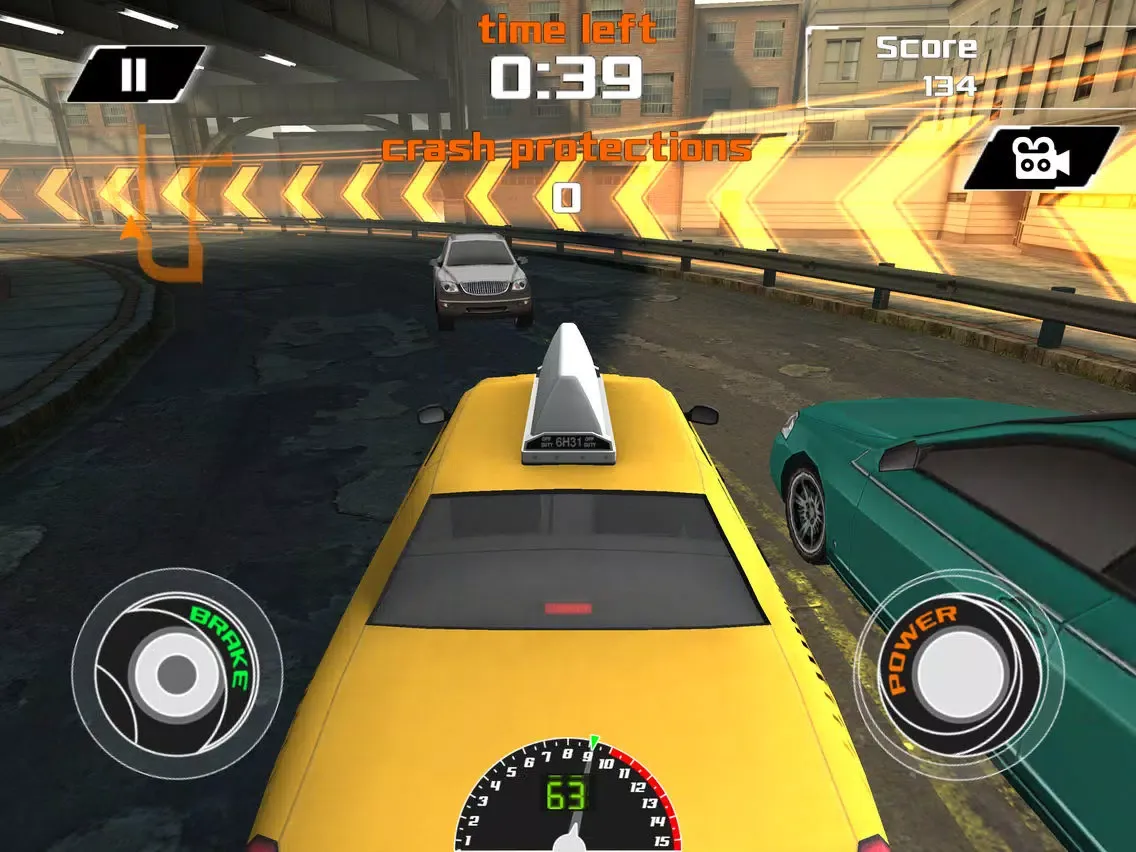
Task: Hit the POWER accelerator control
Action: tap(957, 673)
